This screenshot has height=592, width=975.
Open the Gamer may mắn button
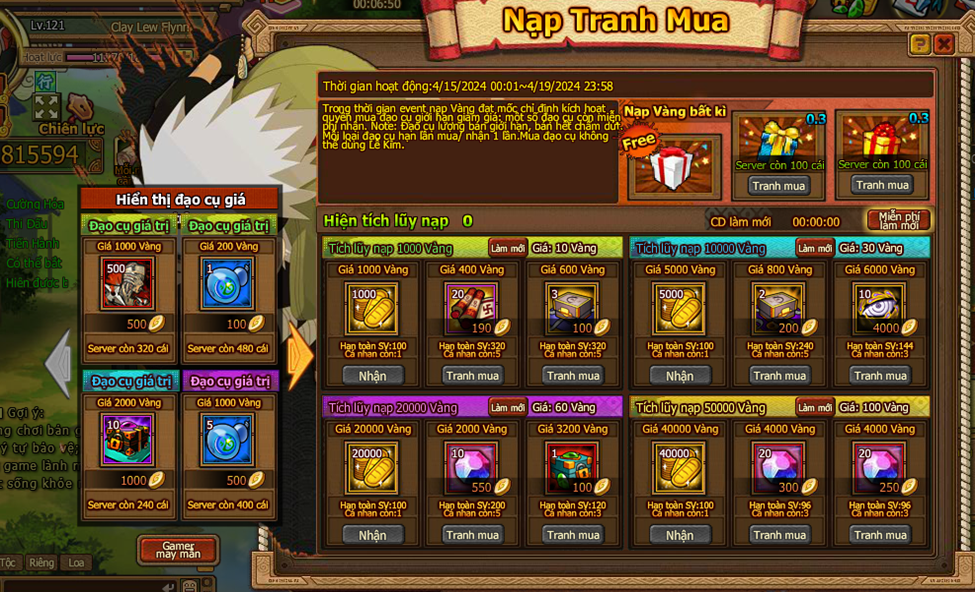[177, 549]
